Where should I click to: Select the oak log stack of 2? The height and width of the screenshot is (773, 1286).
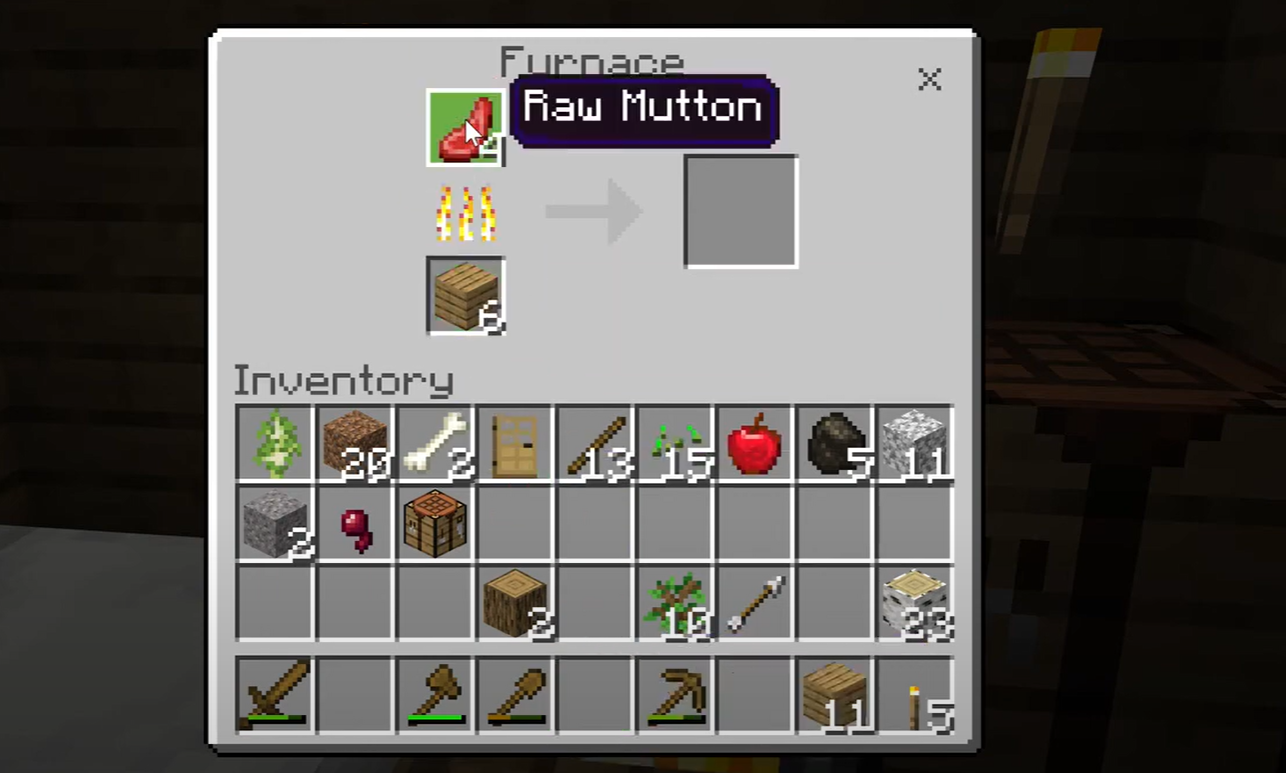point(515,603)
